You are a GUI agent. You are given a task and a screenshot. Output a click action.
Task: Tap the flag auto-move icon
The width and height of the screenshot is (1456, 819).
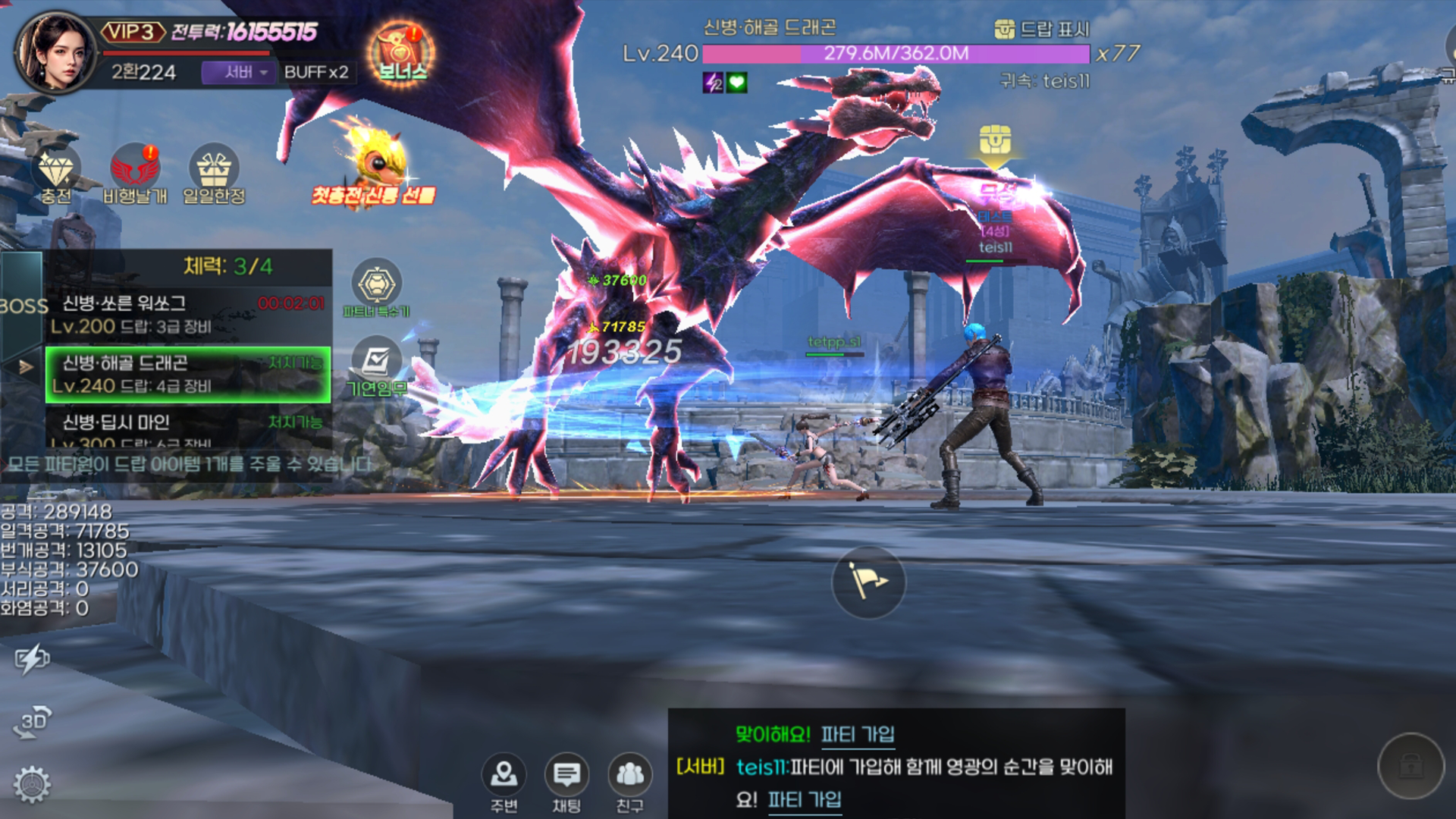tap(869, 582)
